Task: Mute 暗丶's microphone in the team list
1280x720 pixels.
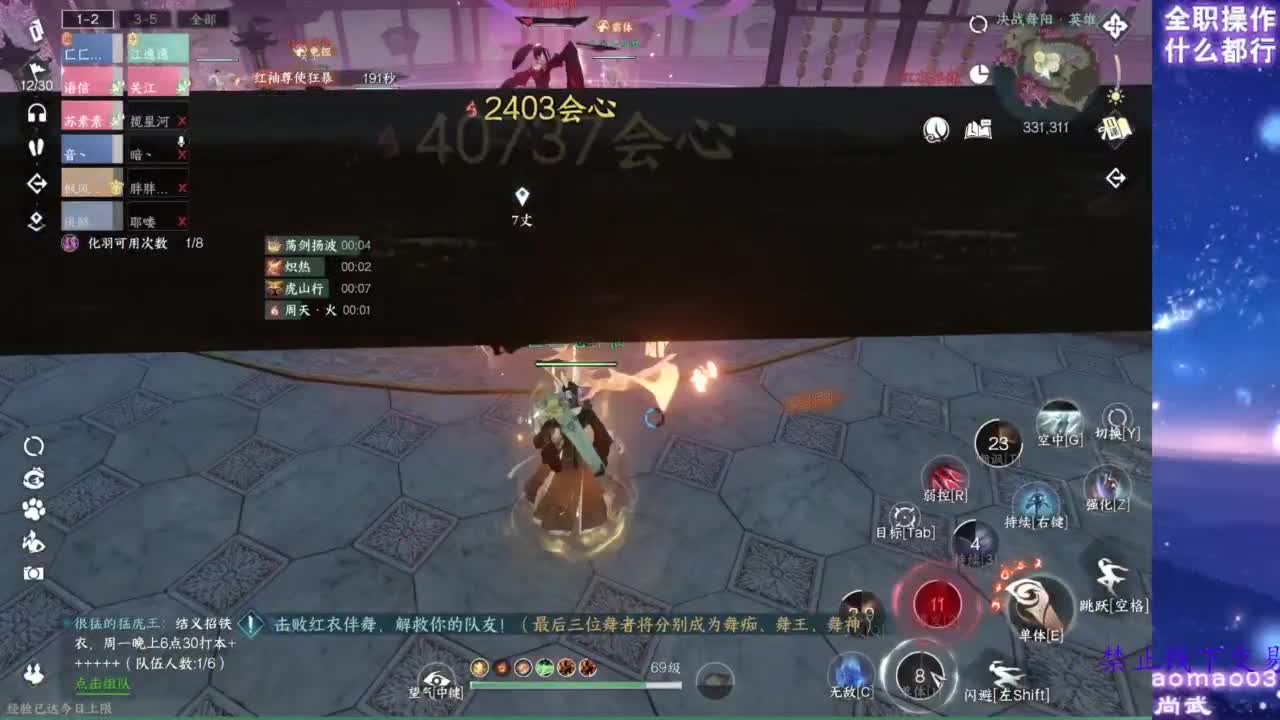Action: coord(180,141)
